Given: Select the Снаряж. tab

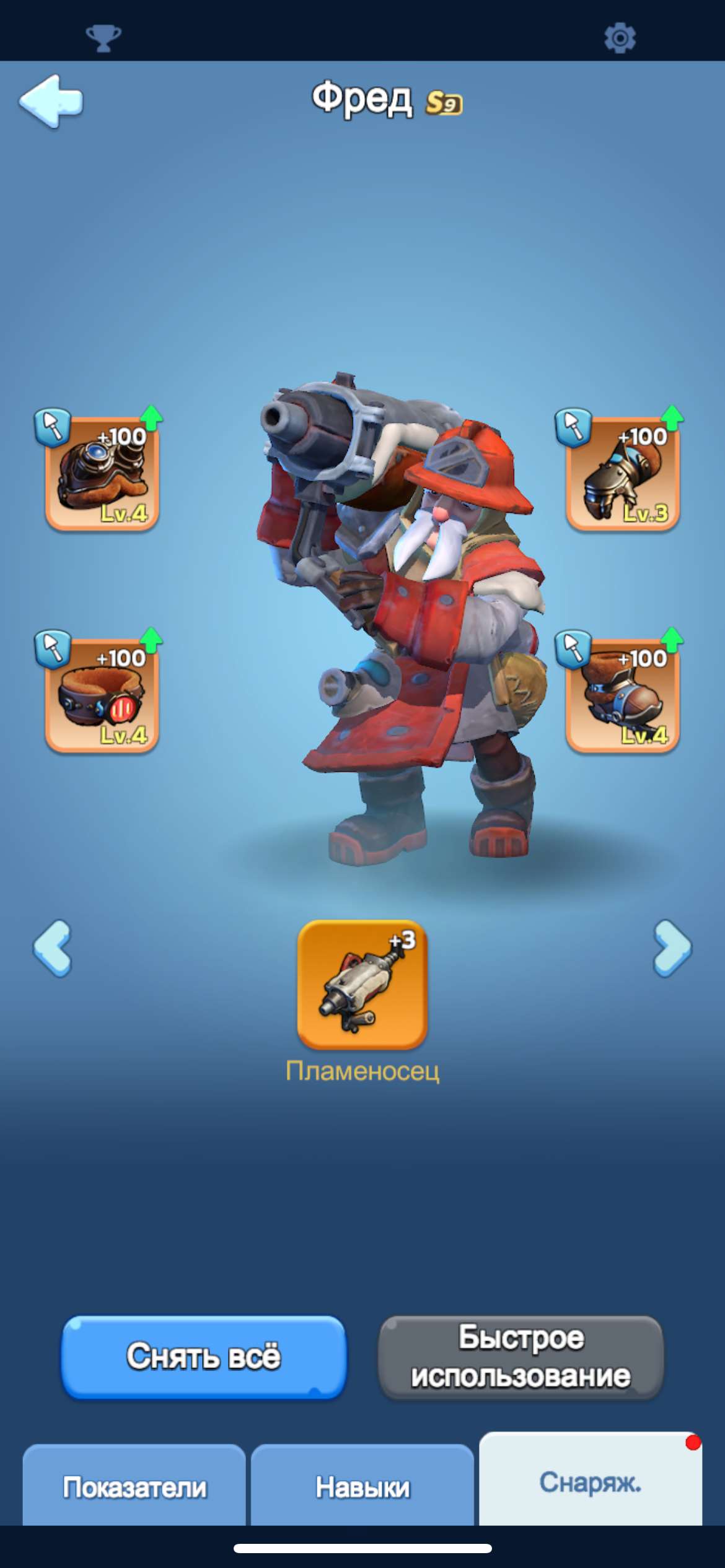Looking at the screenshot, I should pos(590,1482).
